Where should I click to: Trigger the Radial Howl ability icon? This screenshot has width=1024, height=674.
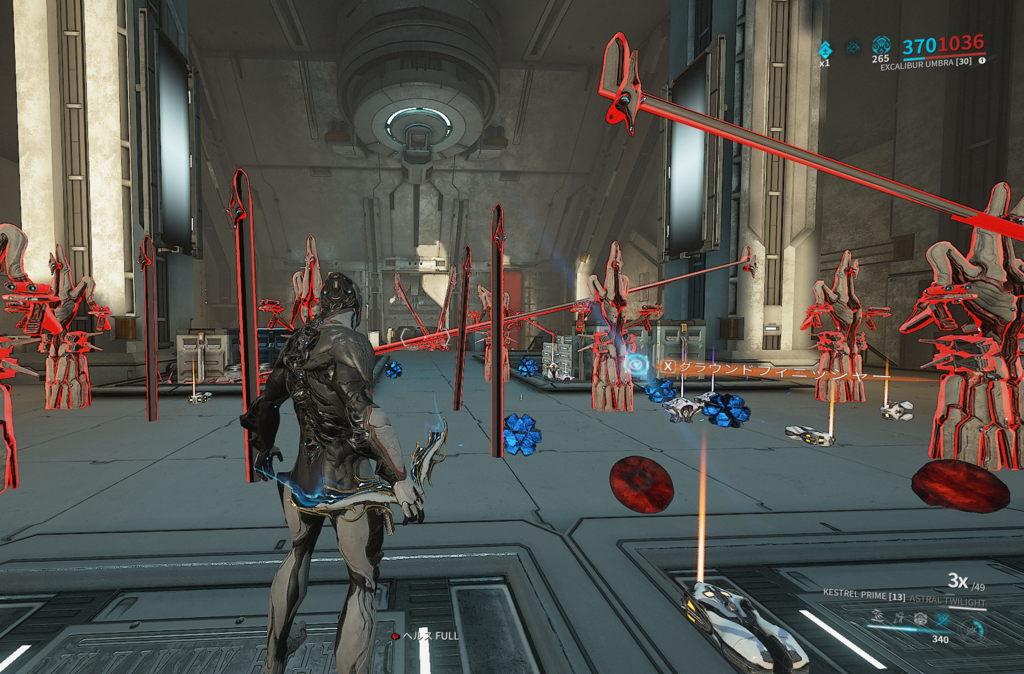920,619
